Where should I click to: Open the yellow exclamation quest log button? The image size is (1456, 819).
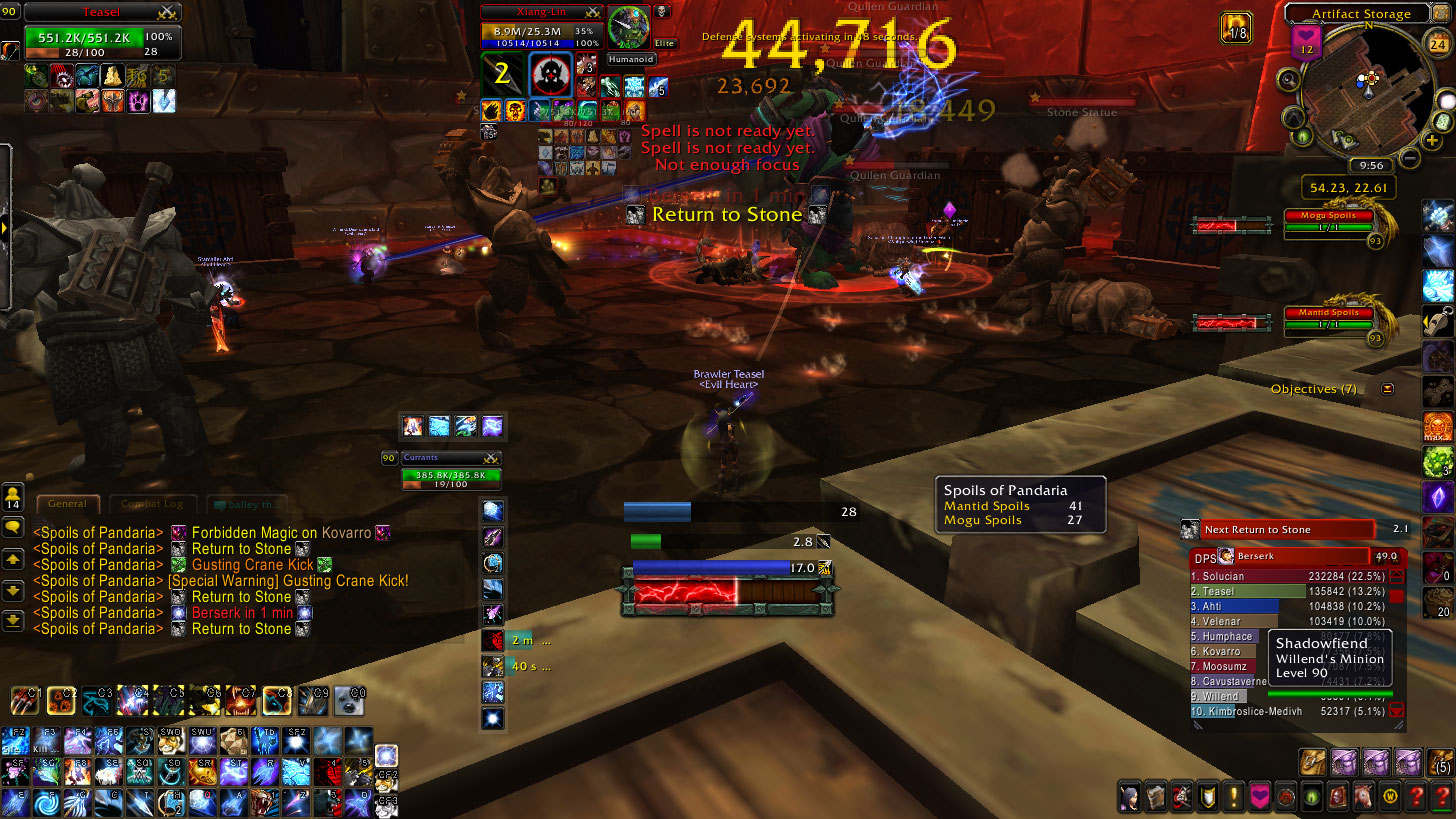[x=1232, y=797]
